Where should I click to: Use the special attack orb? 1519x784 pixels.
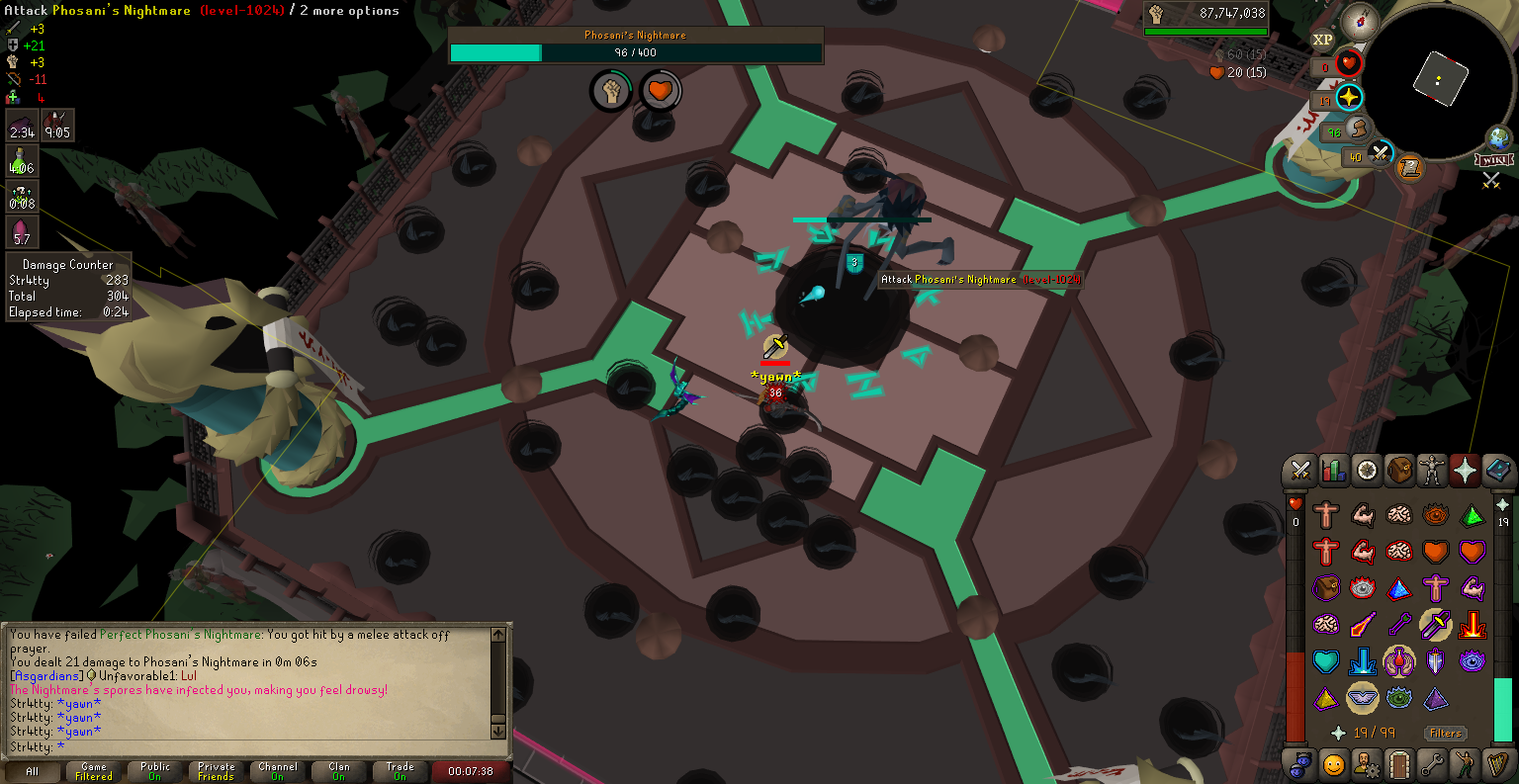[1380, 154]
